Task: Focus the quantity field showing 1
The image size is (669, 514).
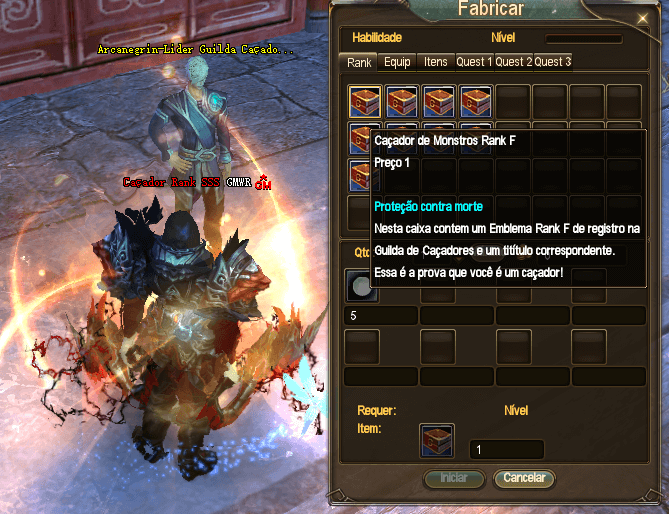Action: pyautogui.click(x=506, y=450)
